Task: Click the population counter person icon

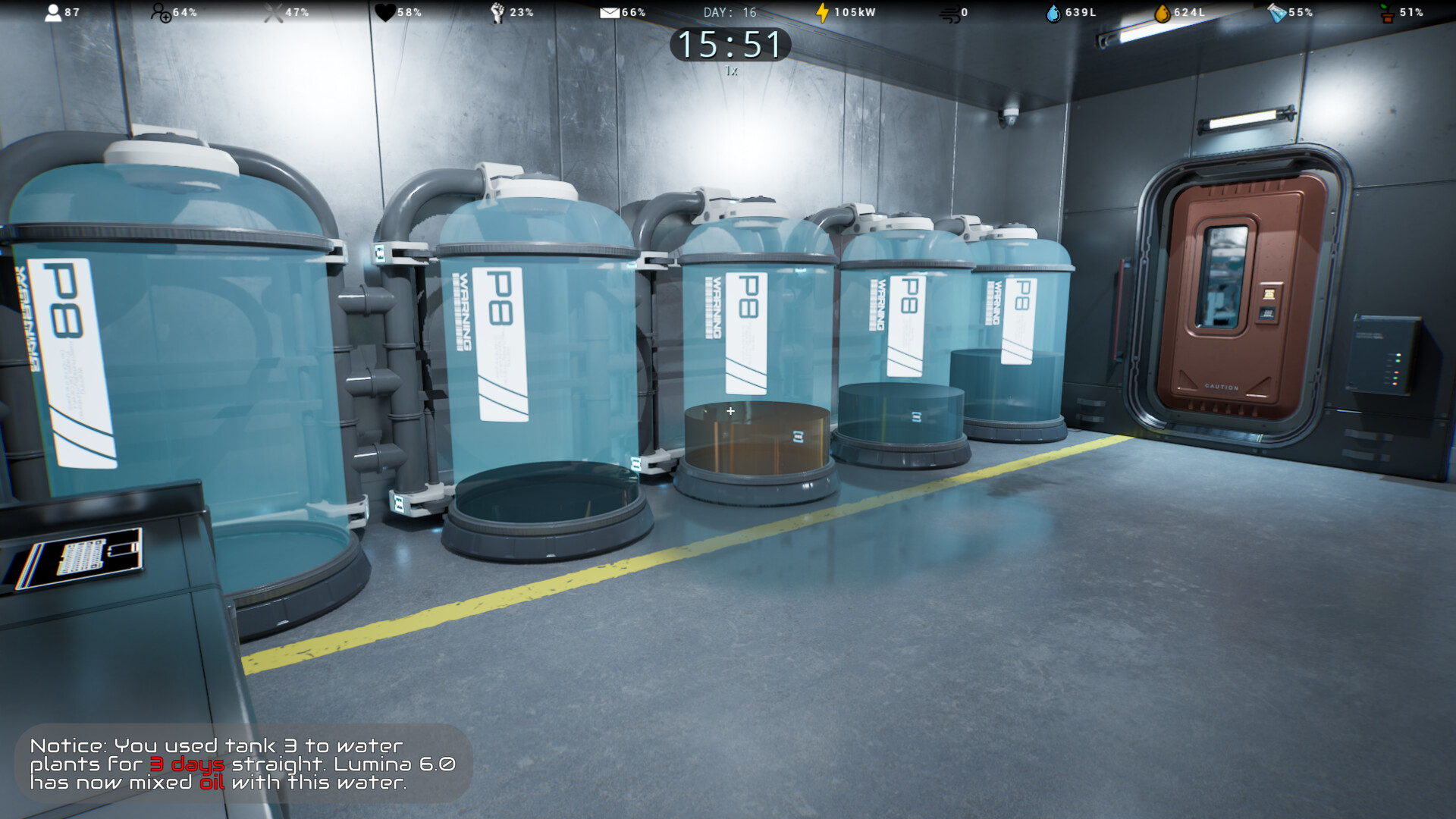Action: coord(53,11)
